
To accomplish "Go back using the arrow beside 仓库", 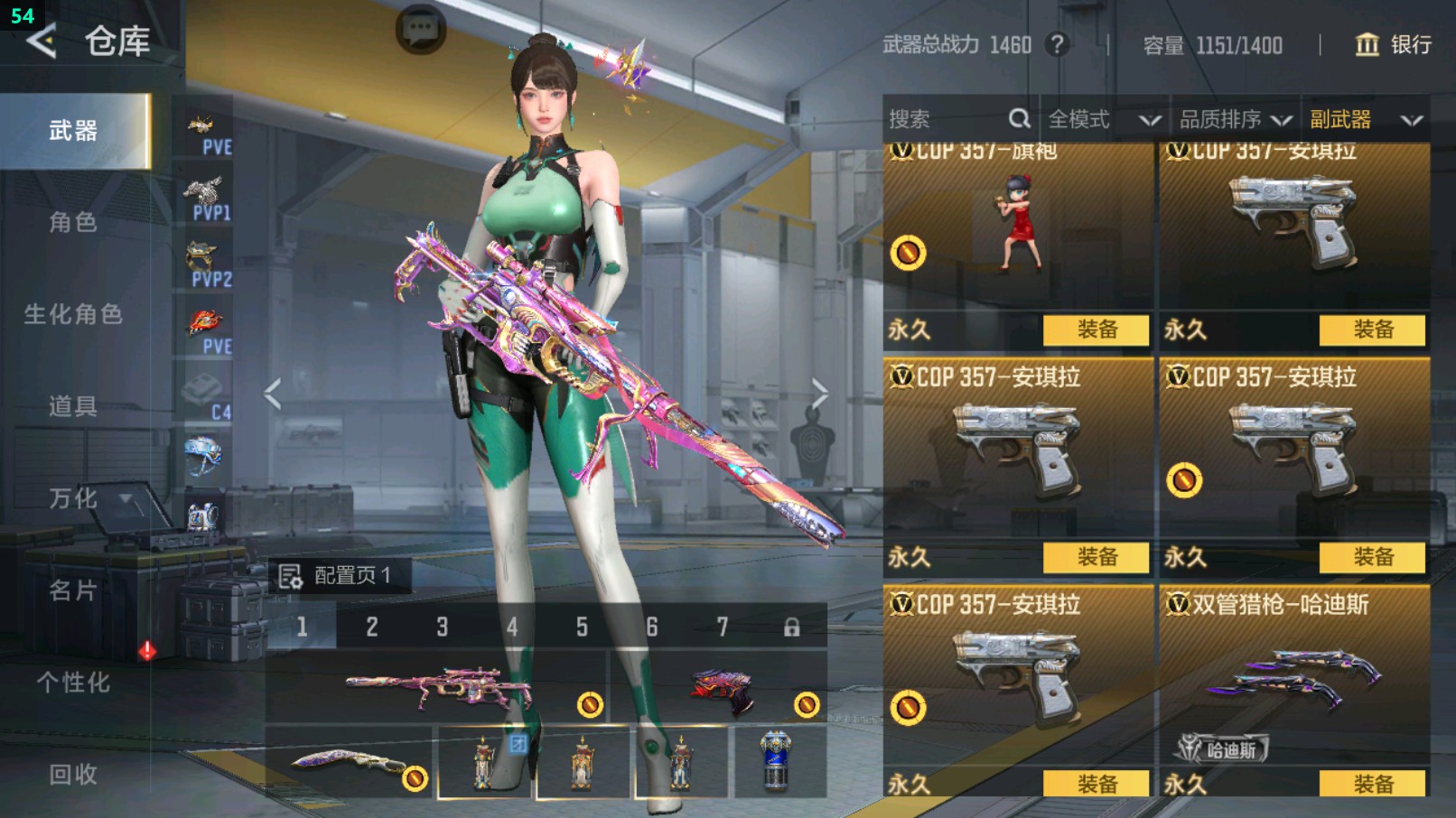I will (x=41, y=41).
